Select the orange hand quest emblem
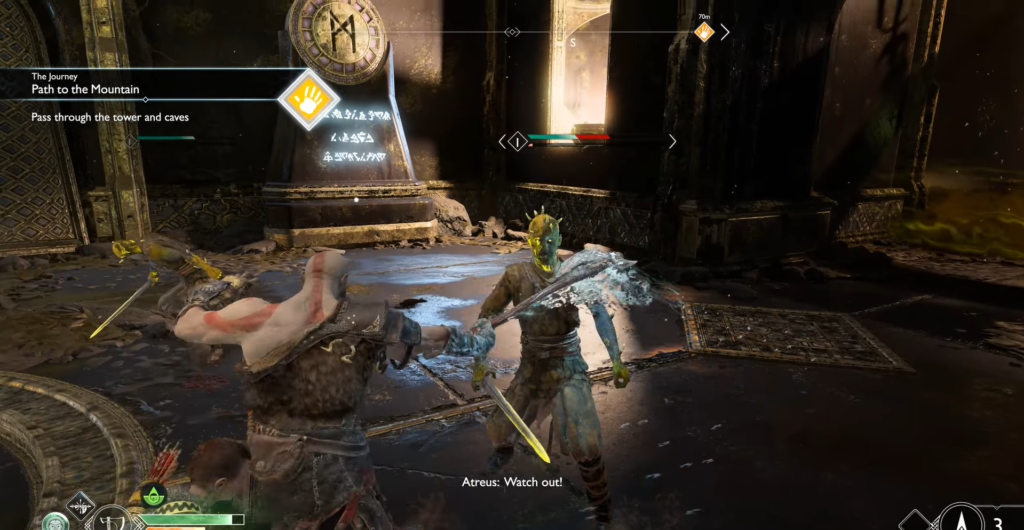The height and width of the screenshot is (530, 1024). tap(308, 100)
